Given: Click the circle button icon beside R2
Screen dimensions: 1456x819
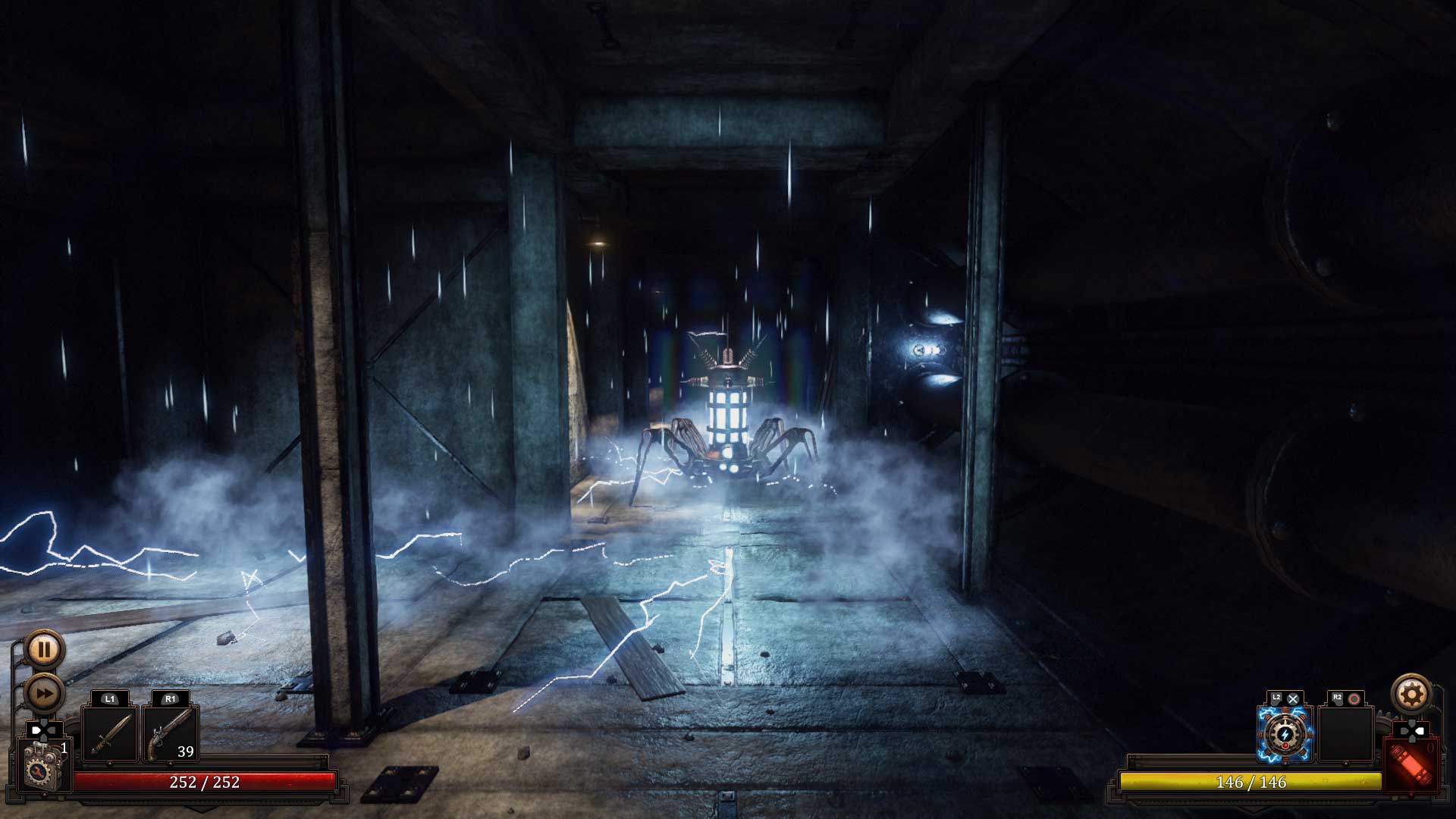Looking at the screenshot, I should [x=1354, y=698].
